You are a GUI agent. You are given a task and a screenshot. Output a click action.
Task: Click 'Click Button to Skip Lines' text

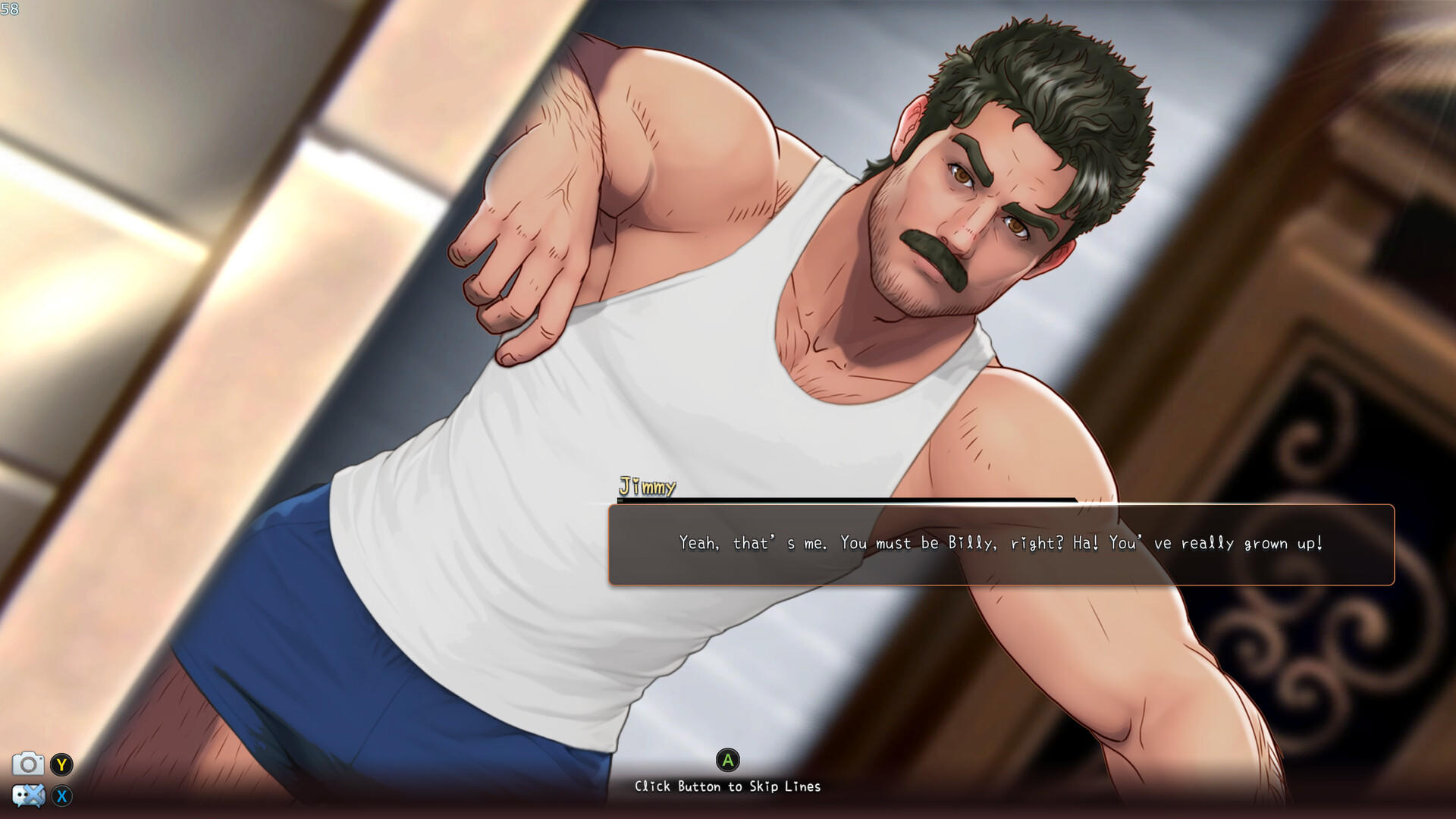pyautogui.click(x=728, y=787)
